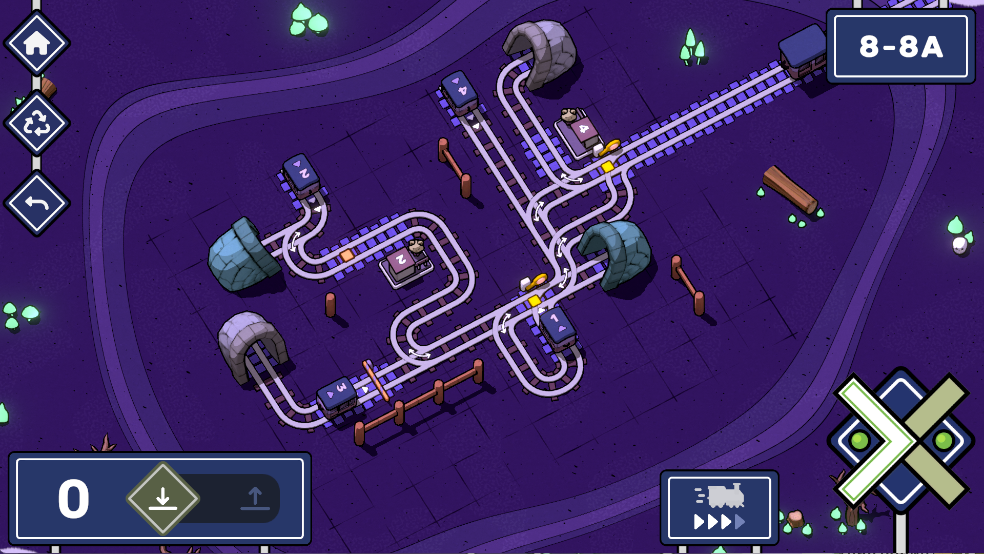Select the download arrow diamond icon
This screenshot has height=554, width=984.
point(163,498)
